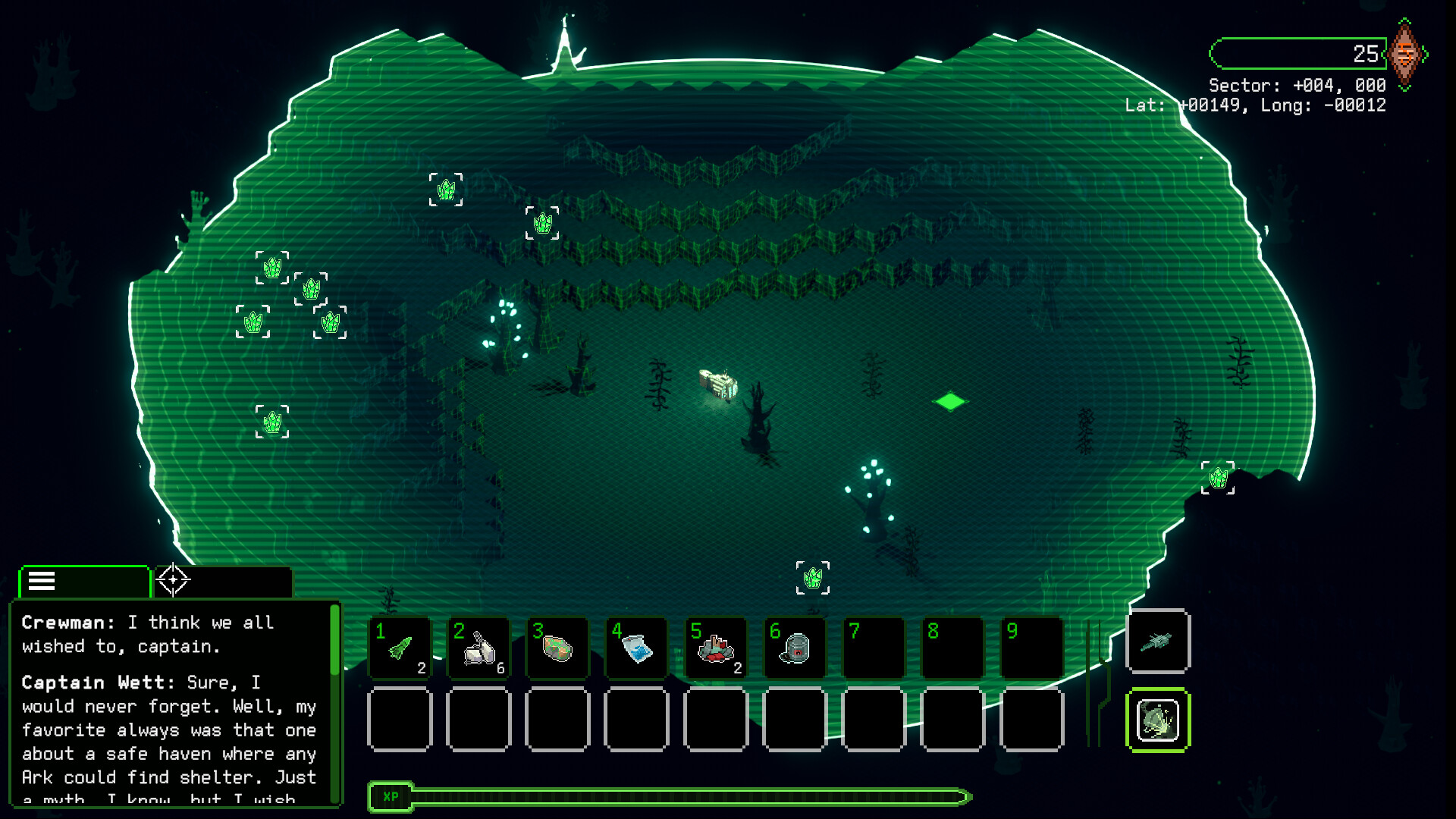Image resolution: width=1456 pixels, height=819 pixels.
Task: Select the white ore chunks in slot 2
Action: [x=479, y=648]
